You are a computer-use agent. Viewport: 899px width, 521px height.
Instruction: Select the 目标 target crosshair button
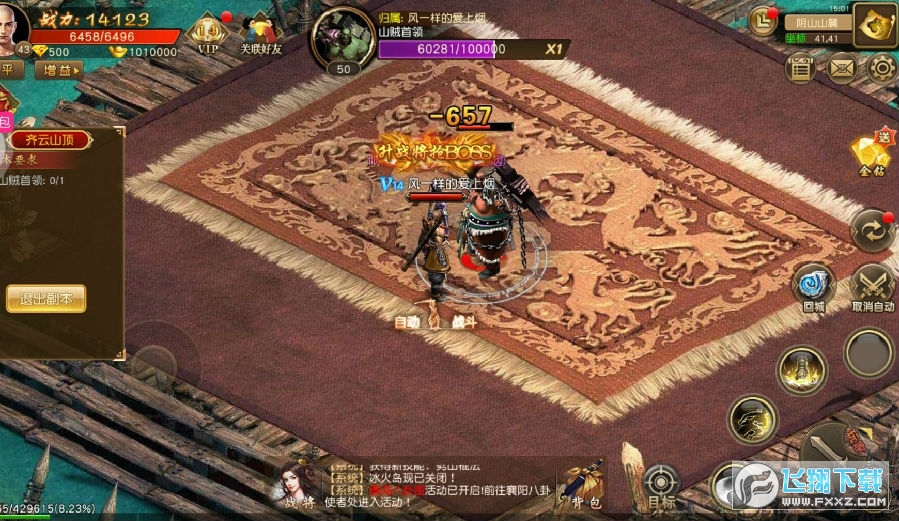[659, 485]
